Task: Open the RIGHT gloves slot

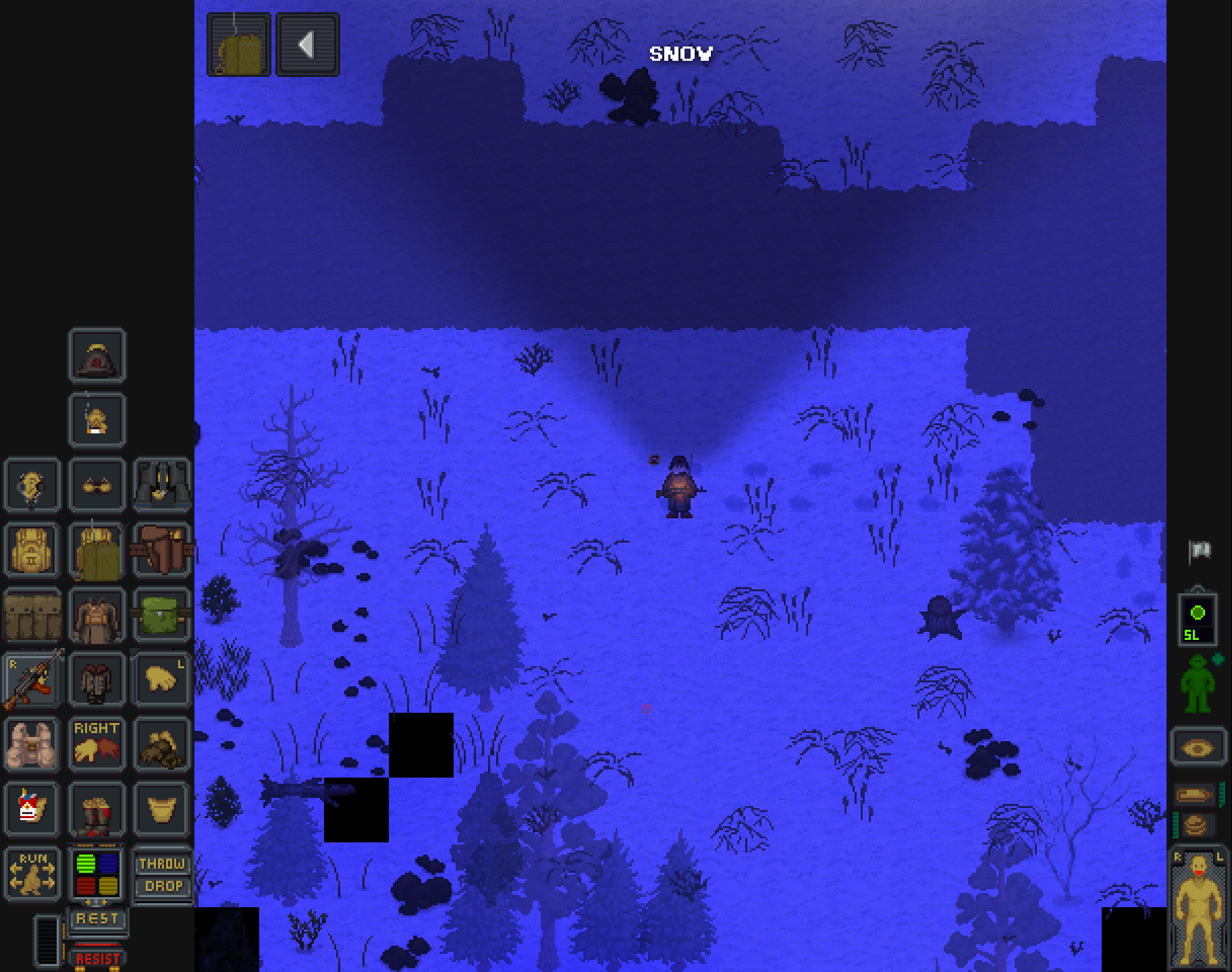Action: point(97,744)
